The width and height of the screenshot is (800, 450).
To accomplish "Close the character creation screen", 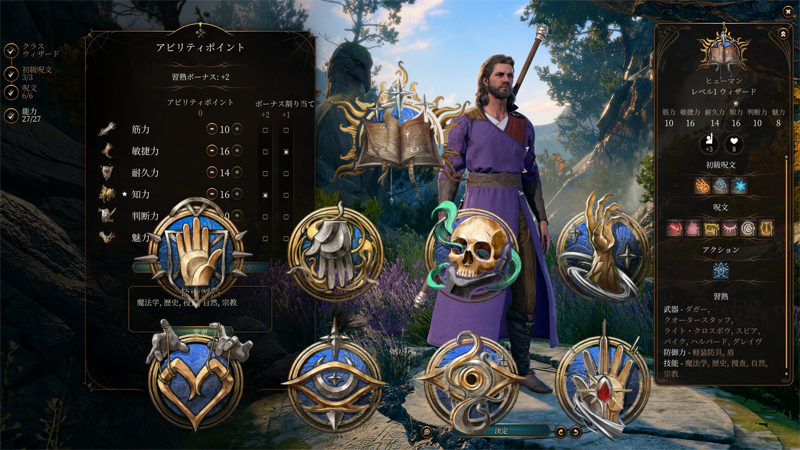I will 788,11.
